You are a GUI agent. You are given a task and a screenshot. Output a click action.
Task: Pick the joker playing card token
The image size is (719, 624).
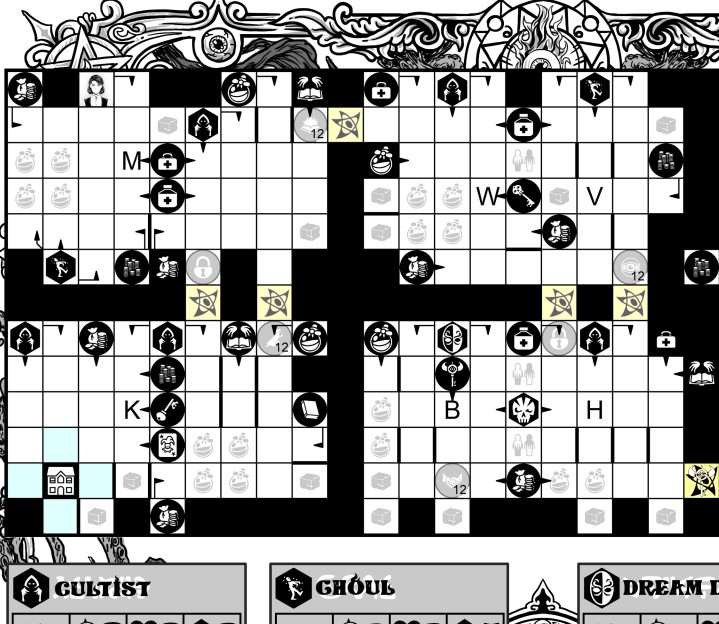pos(167,445)
